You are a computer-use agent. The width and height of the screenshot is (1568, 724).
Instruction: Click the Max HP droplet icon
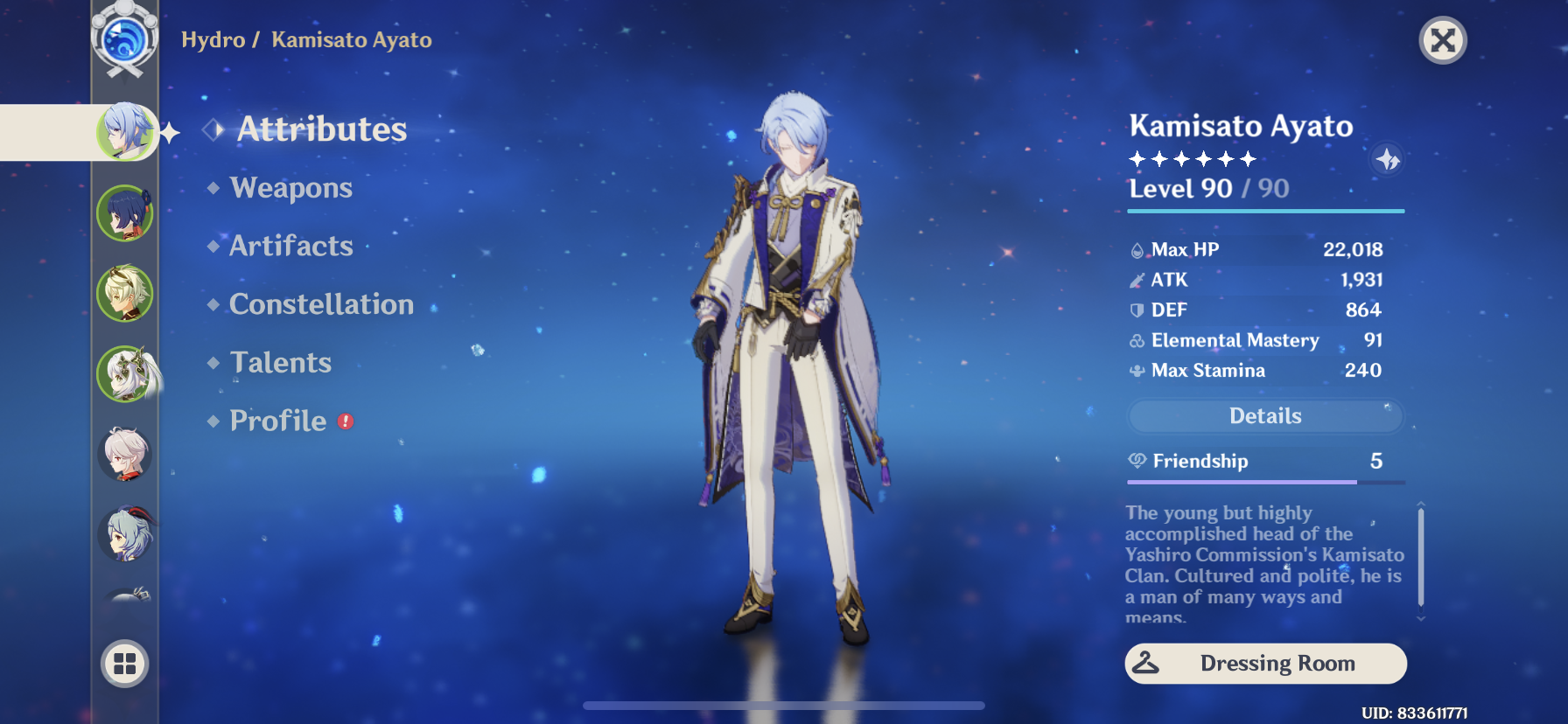point(1137,249)
